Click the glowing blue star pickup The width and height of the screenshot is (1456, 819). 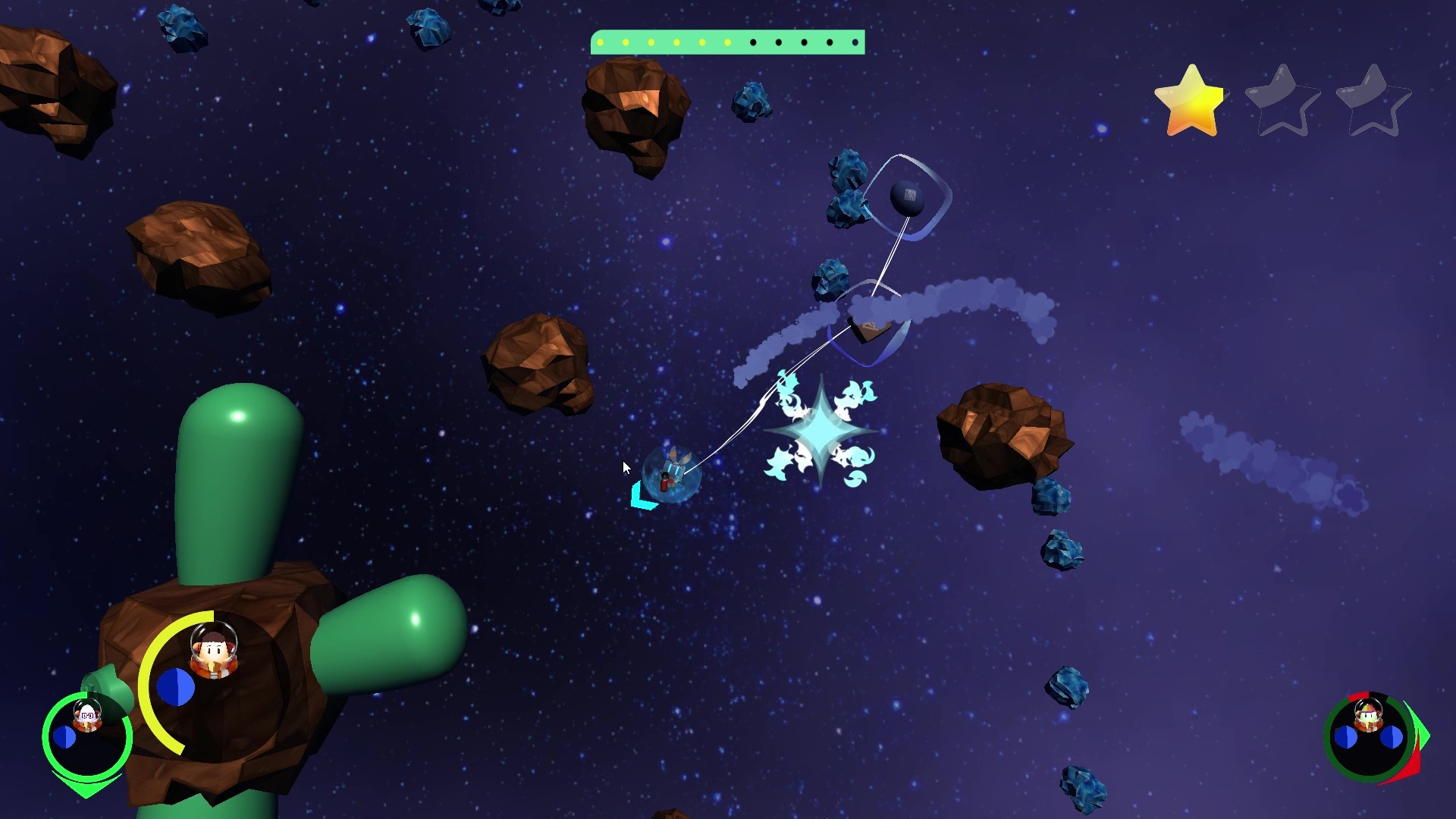tap(821, 432)
